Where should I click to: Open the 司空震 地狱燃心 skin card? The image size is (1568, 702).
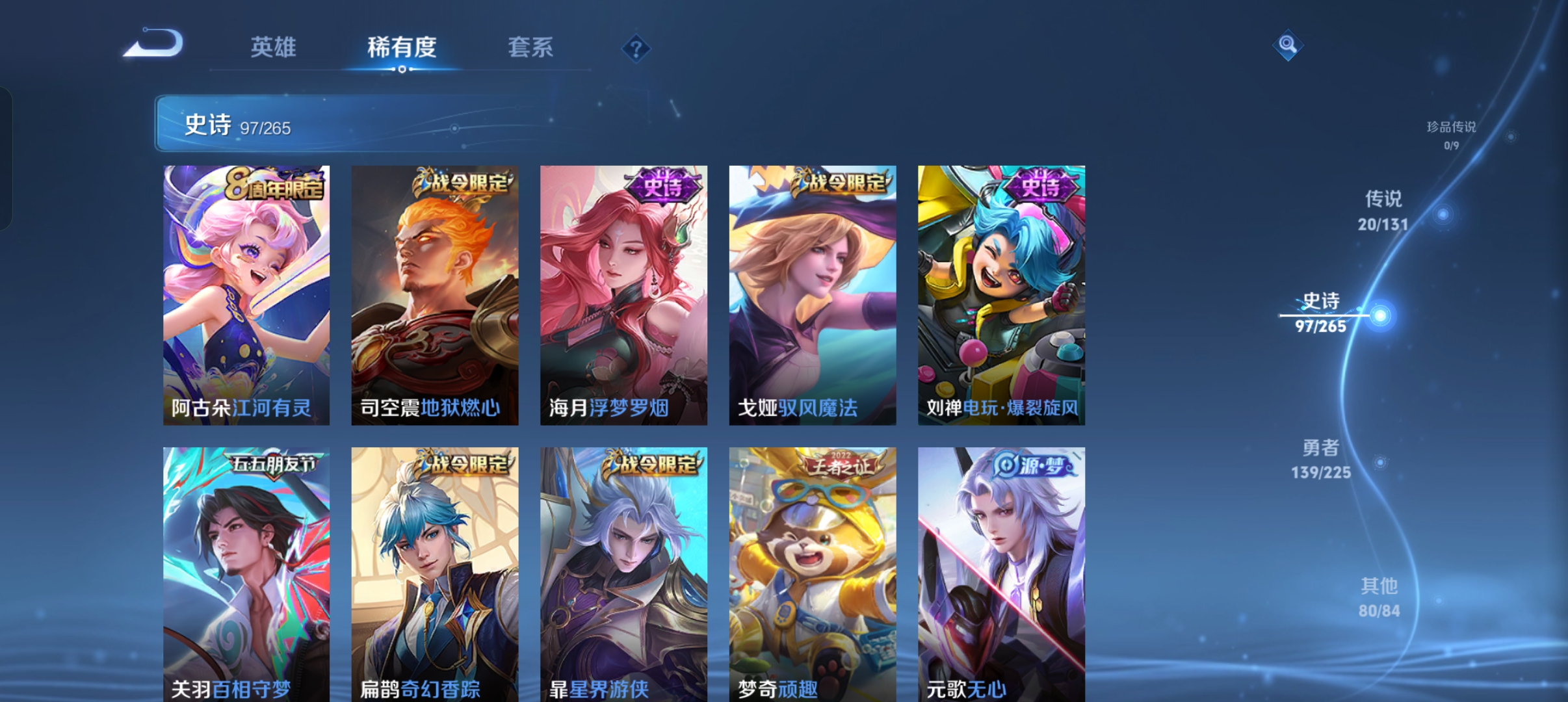pos(435,295)
